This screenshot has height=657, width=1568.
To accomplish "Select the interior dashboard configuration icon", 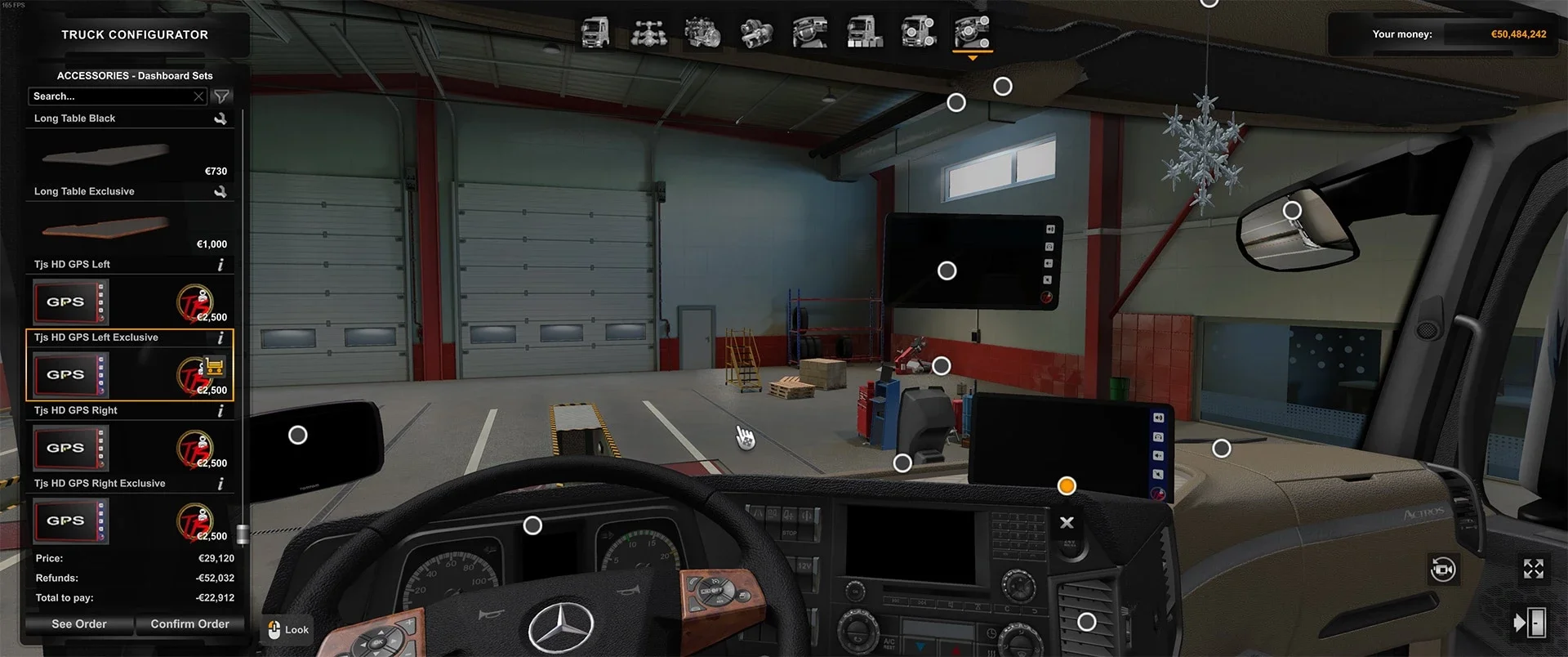I will click(x=809, y=33).
